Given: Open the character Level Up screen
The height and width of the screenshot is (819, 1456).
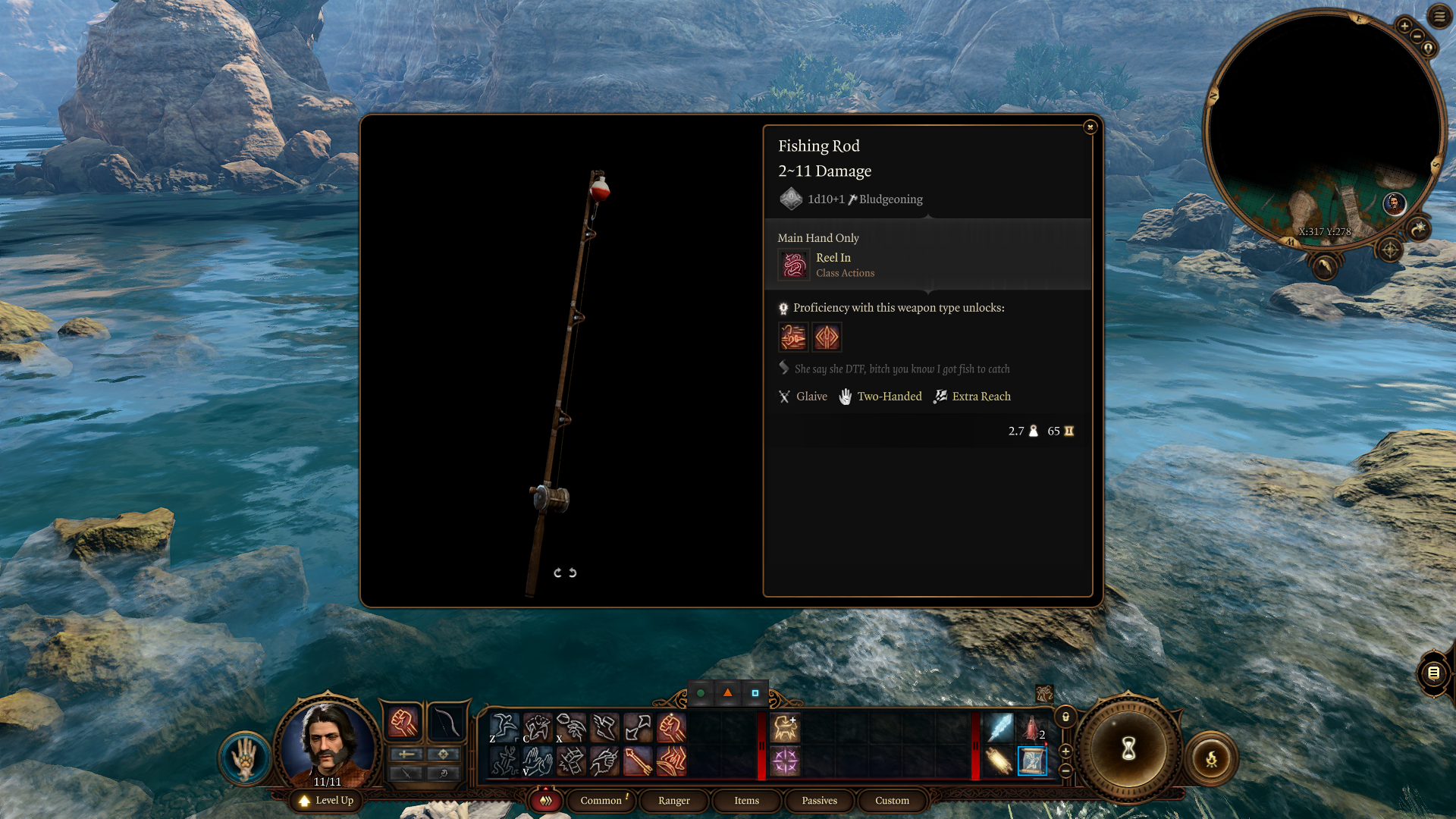Looking at the screenshot, I should [x=327, y=800].
